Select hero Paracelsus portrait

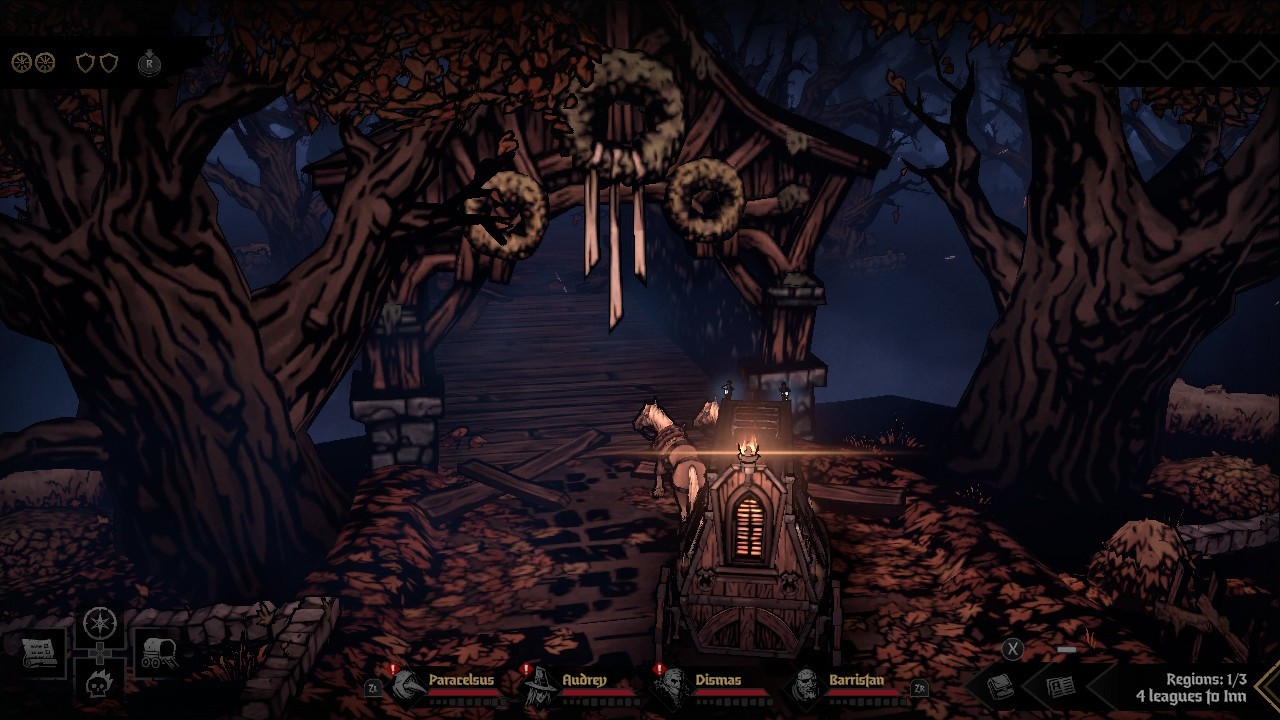[x=409, y=685]
